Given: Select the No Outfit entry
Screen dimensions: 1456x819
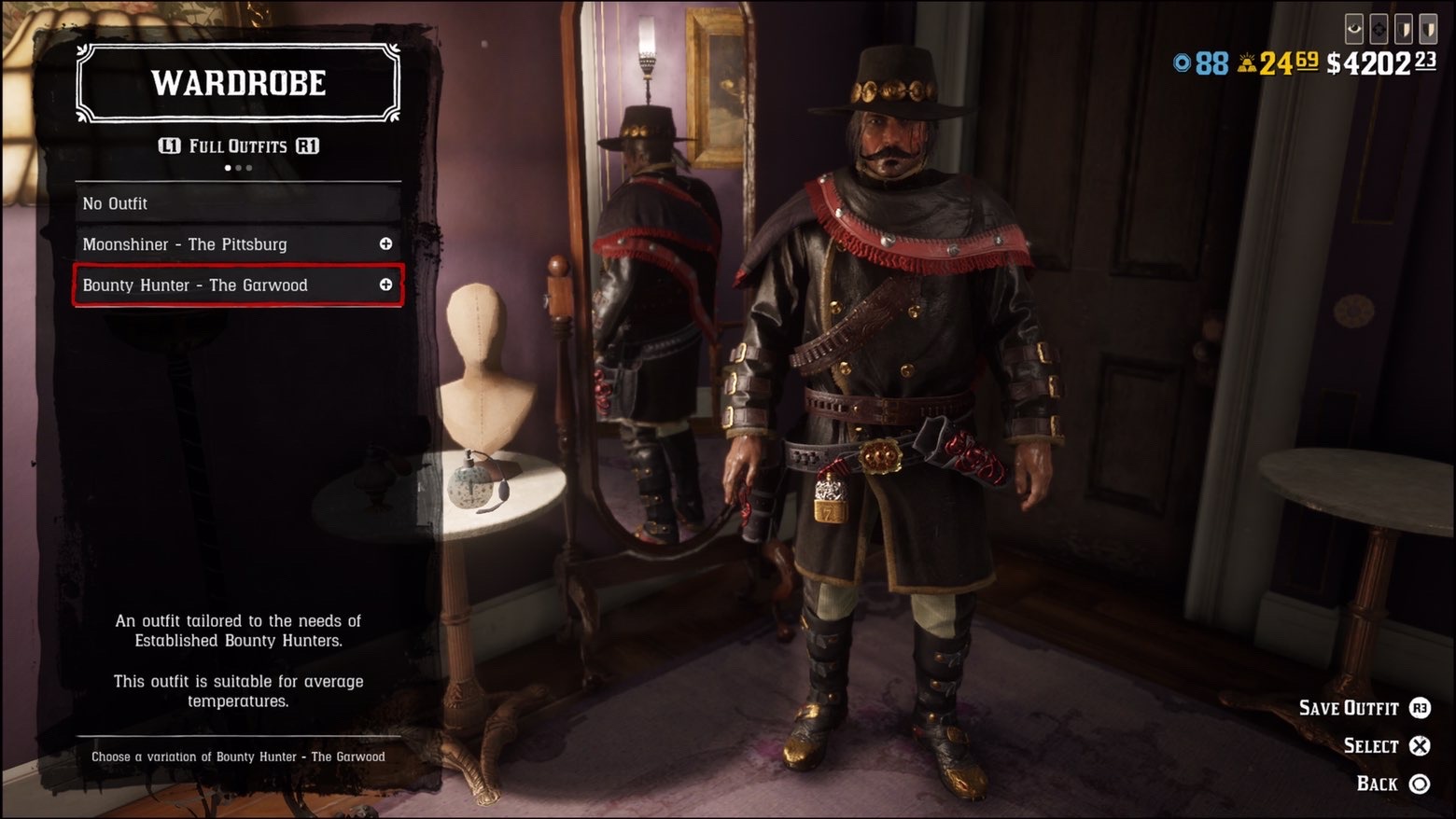Looking at the screenshot, I should [x=238, y=203].
